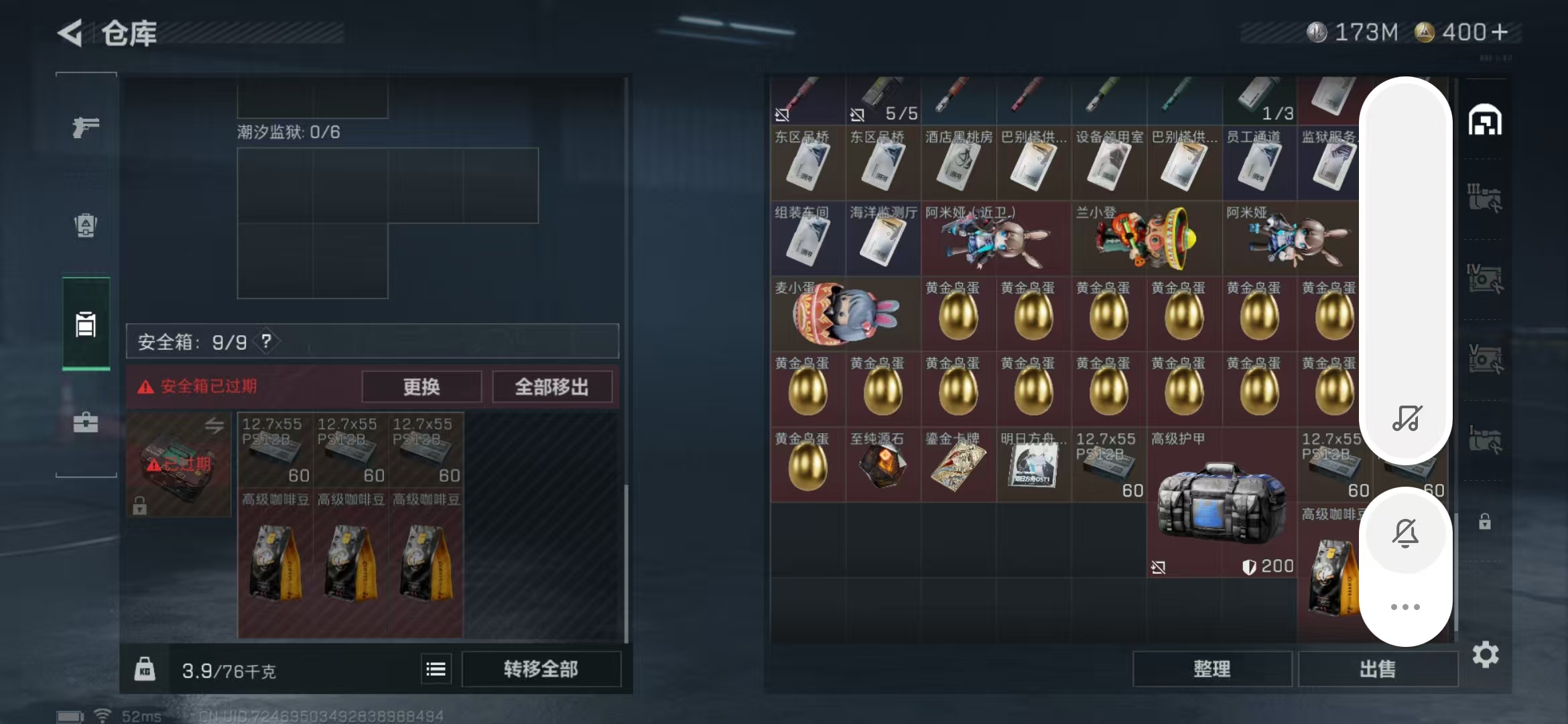
Task: Click the 全部移出 remove-all button
Action: click(x=553, y=387)
